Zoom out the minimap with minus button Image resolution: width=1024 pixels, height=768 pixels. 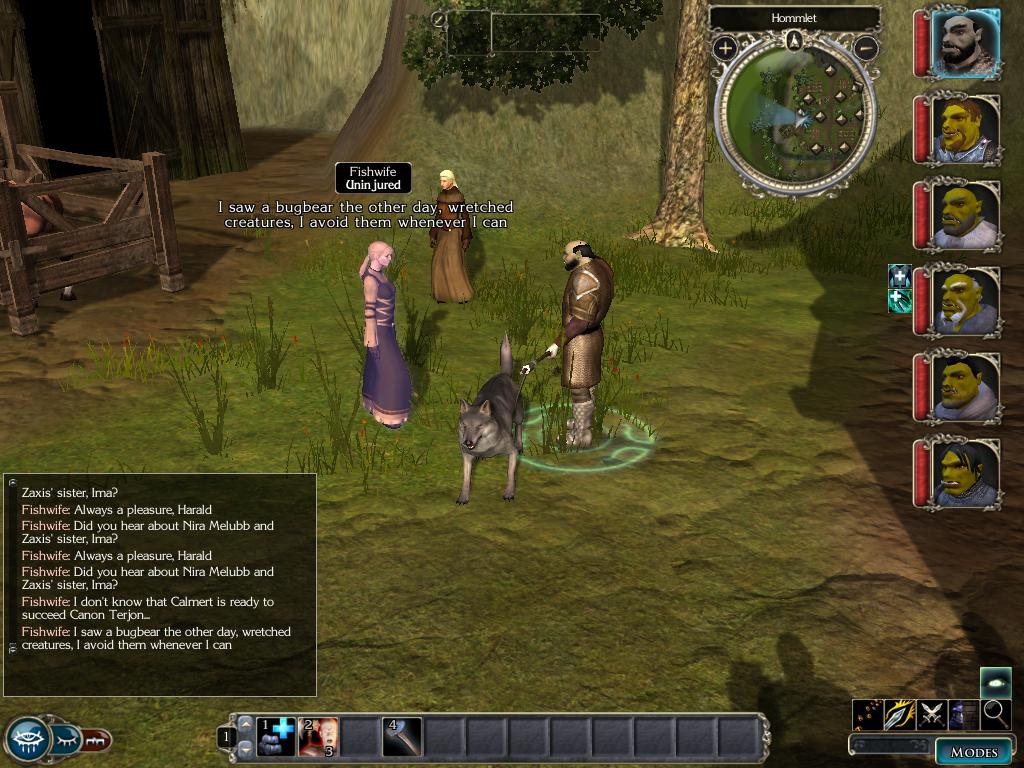867,47
